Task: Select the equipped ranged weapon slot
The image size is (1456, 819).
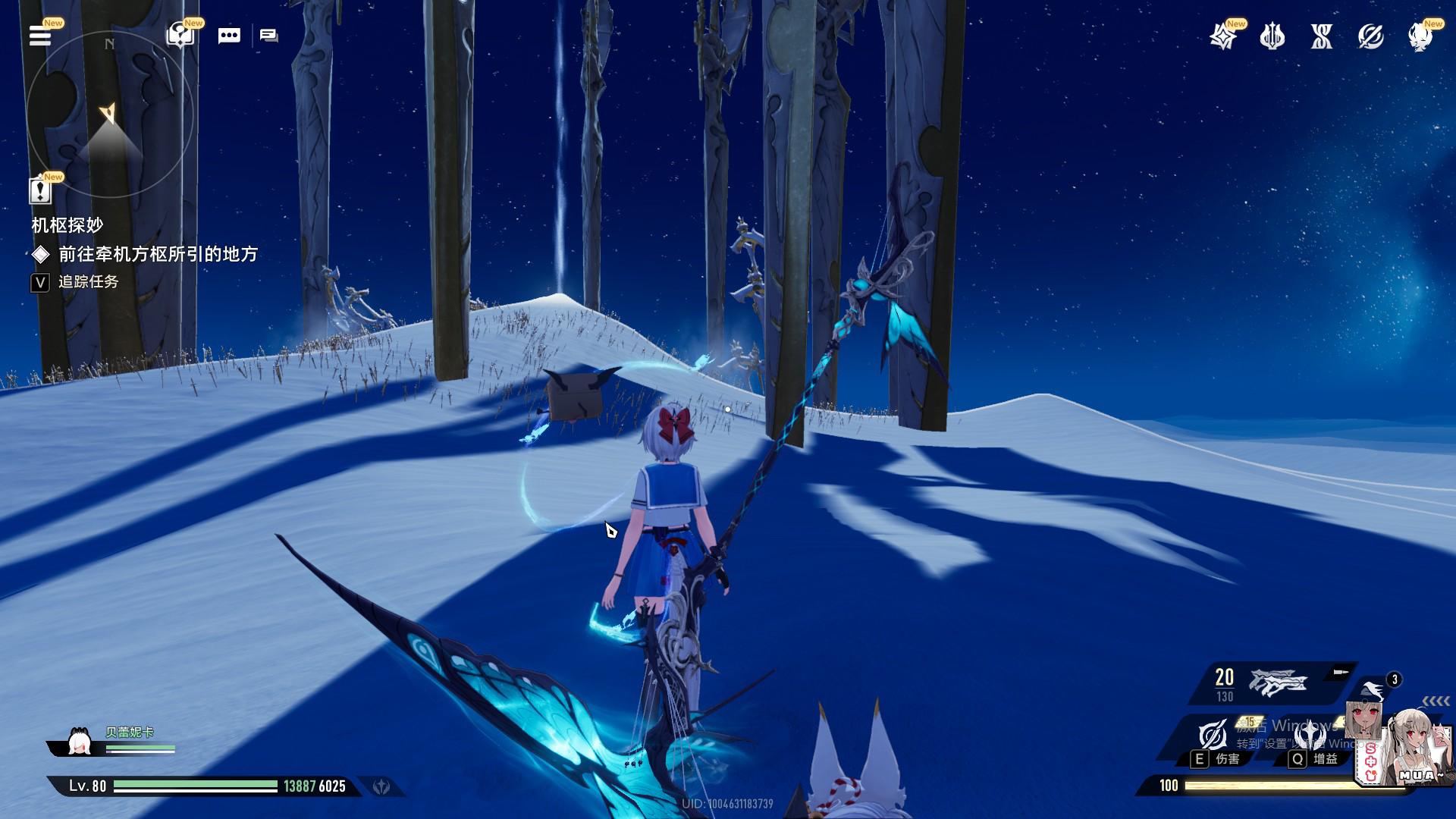Action: 1276,683
